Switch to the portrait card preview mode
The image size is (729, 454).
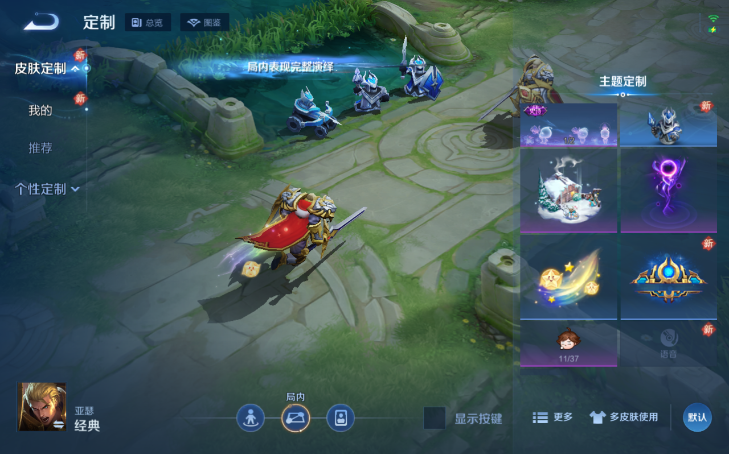tap(341, 417)
